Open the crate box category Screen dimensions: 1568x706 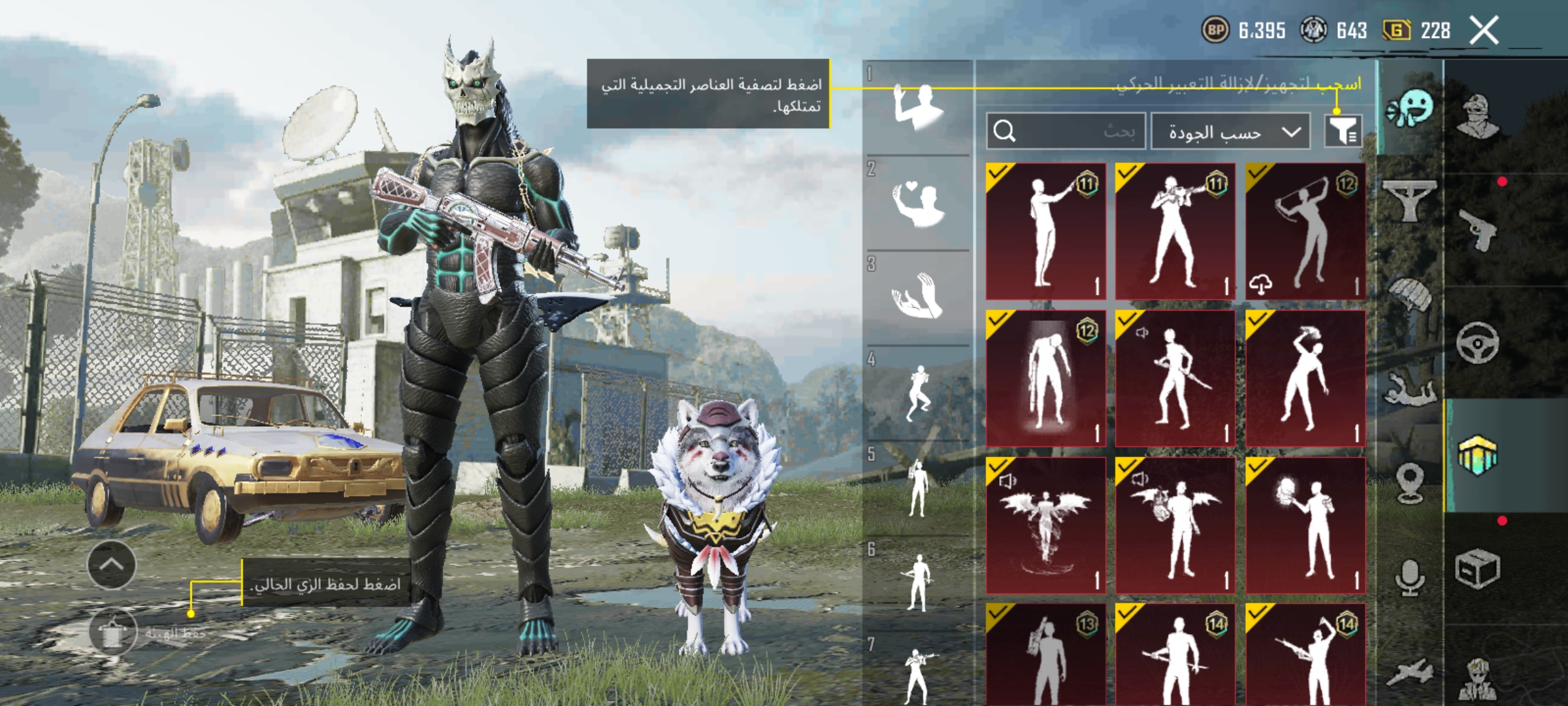1478,569
